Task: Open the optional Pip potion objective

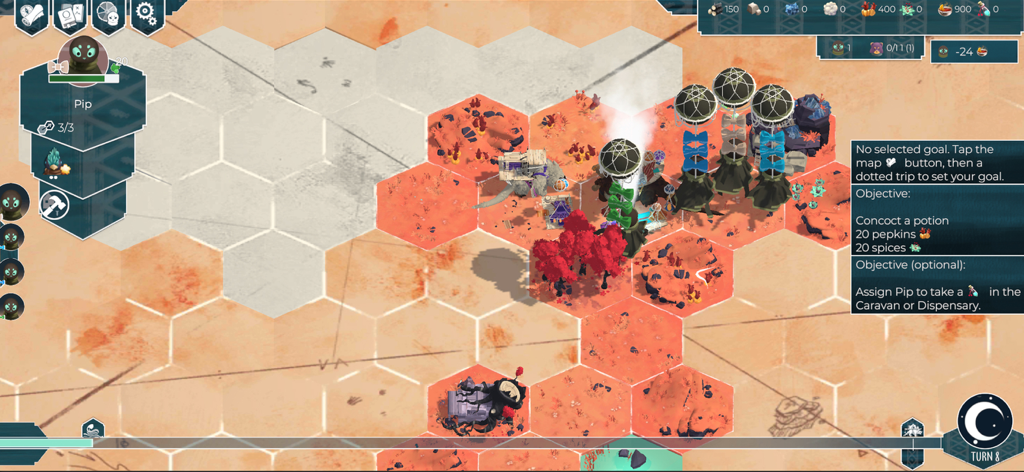Action: point(937,285)
